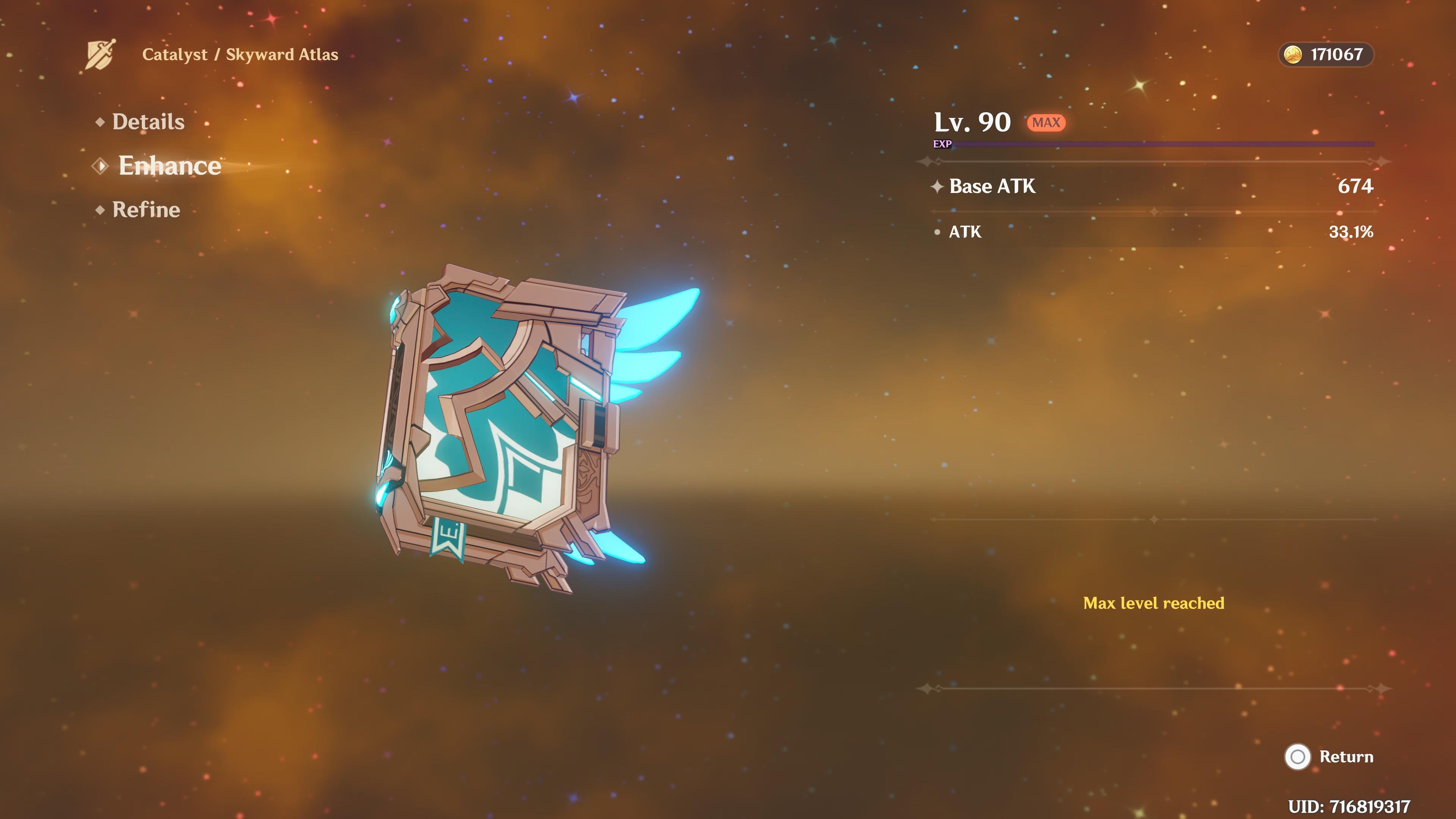This screenshot has height=819, width=1456.
Task: Click the dot icon beside the ATK stat
Action: tap(938, 232)
